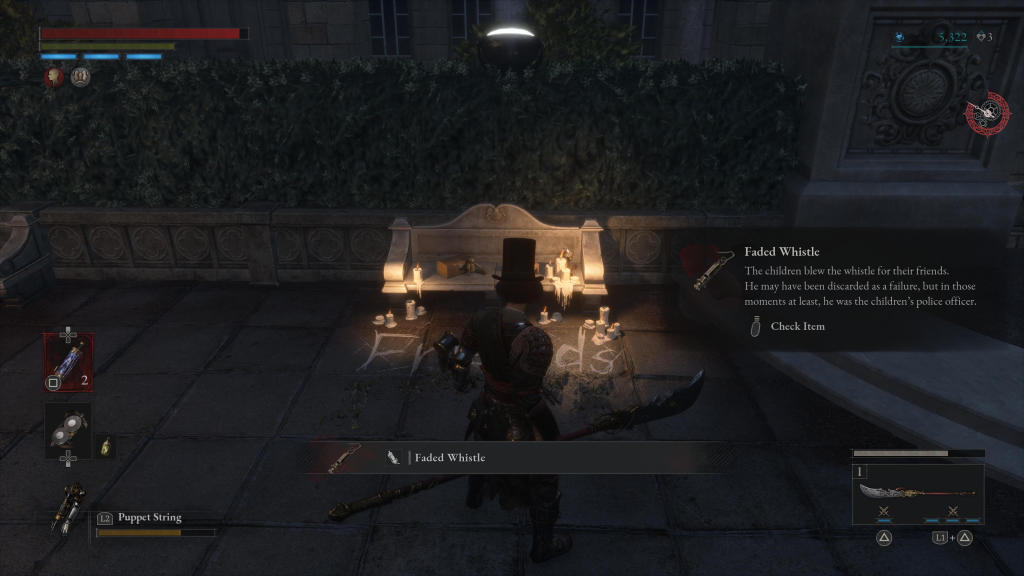1024x576 pixels.
Task: Select the lower belt slot with twin discs
Action: 68,429
